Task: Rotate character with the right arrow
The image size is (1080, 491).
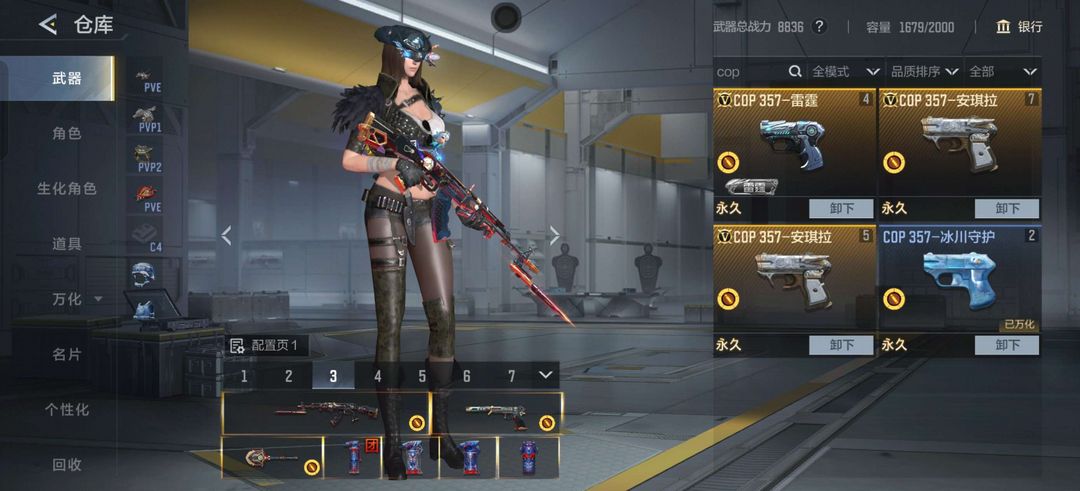Action: [x=554, y=235]
